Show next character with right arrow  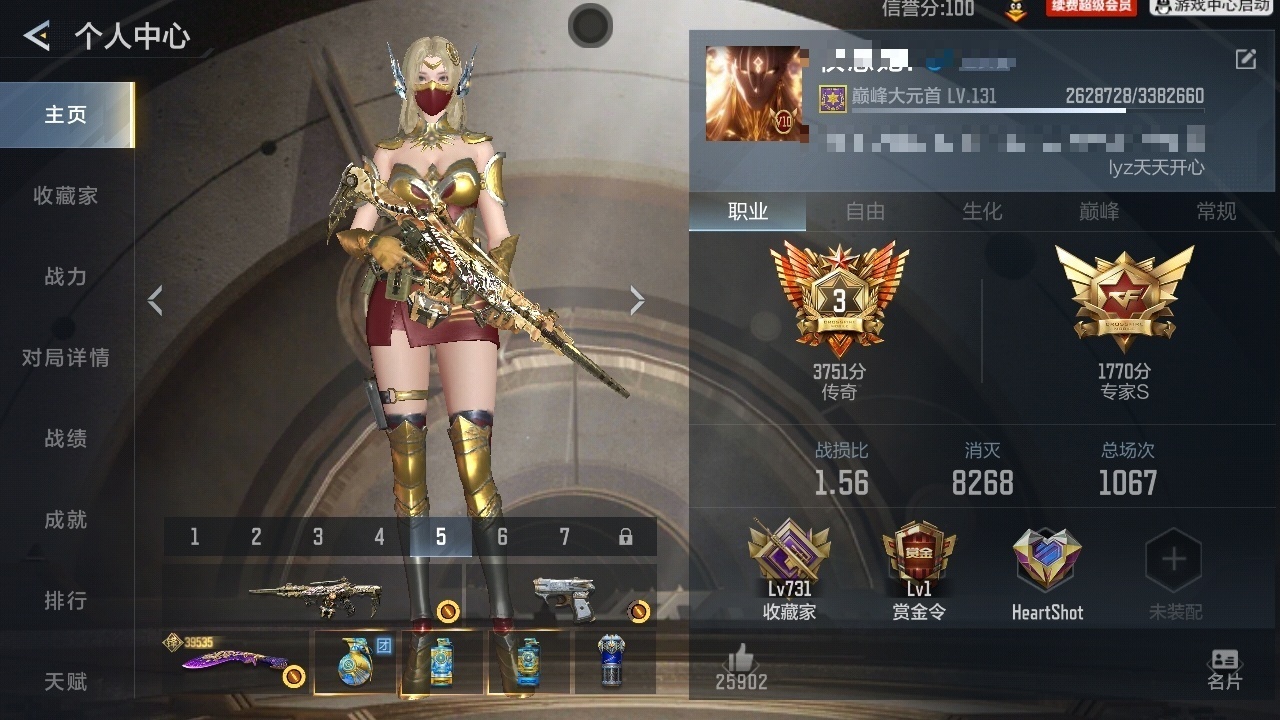(637, 300)
